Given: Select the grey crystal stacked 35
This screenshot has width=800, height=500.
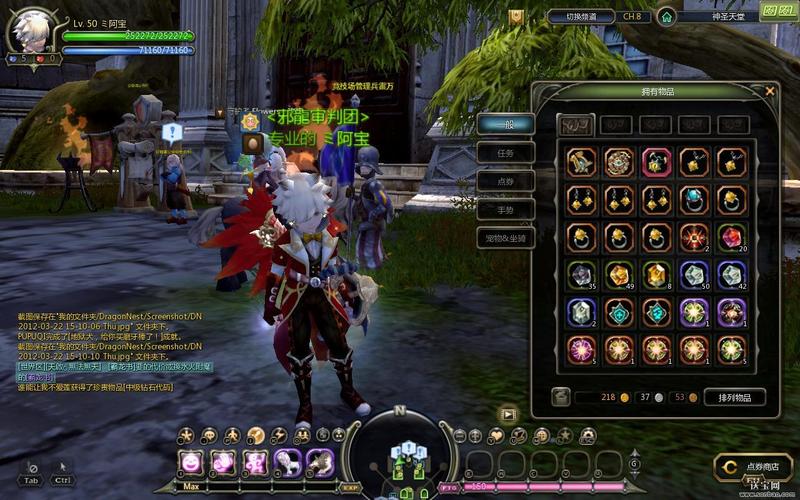Looking at the screenshot, I should click(581, 275).
